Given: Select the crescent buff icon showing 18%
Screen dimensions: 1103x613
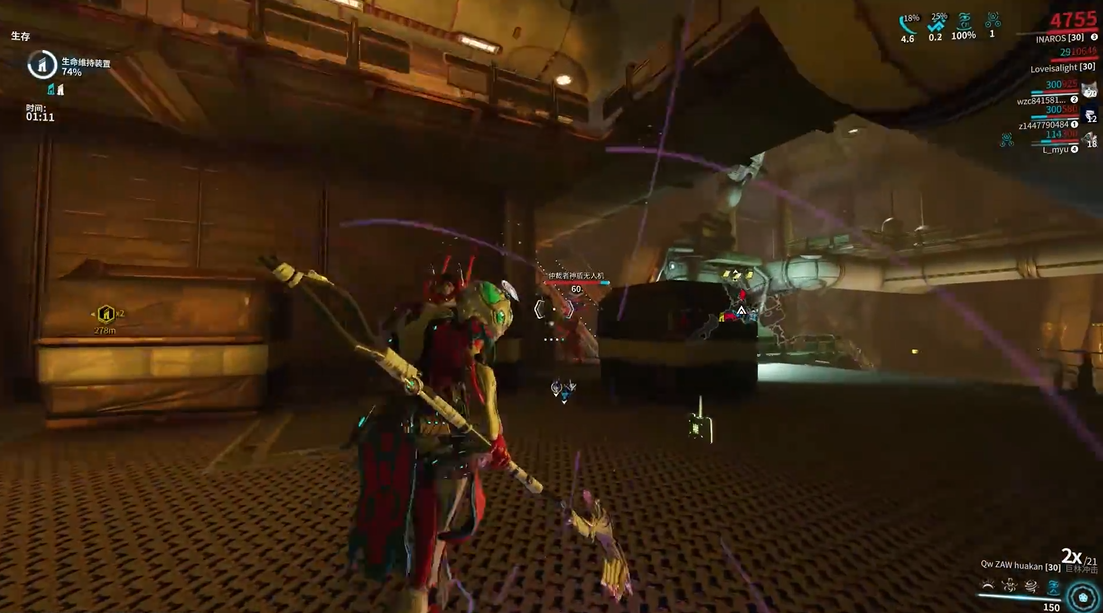Looking at the screenshot, I should click(x=909, y=23).
